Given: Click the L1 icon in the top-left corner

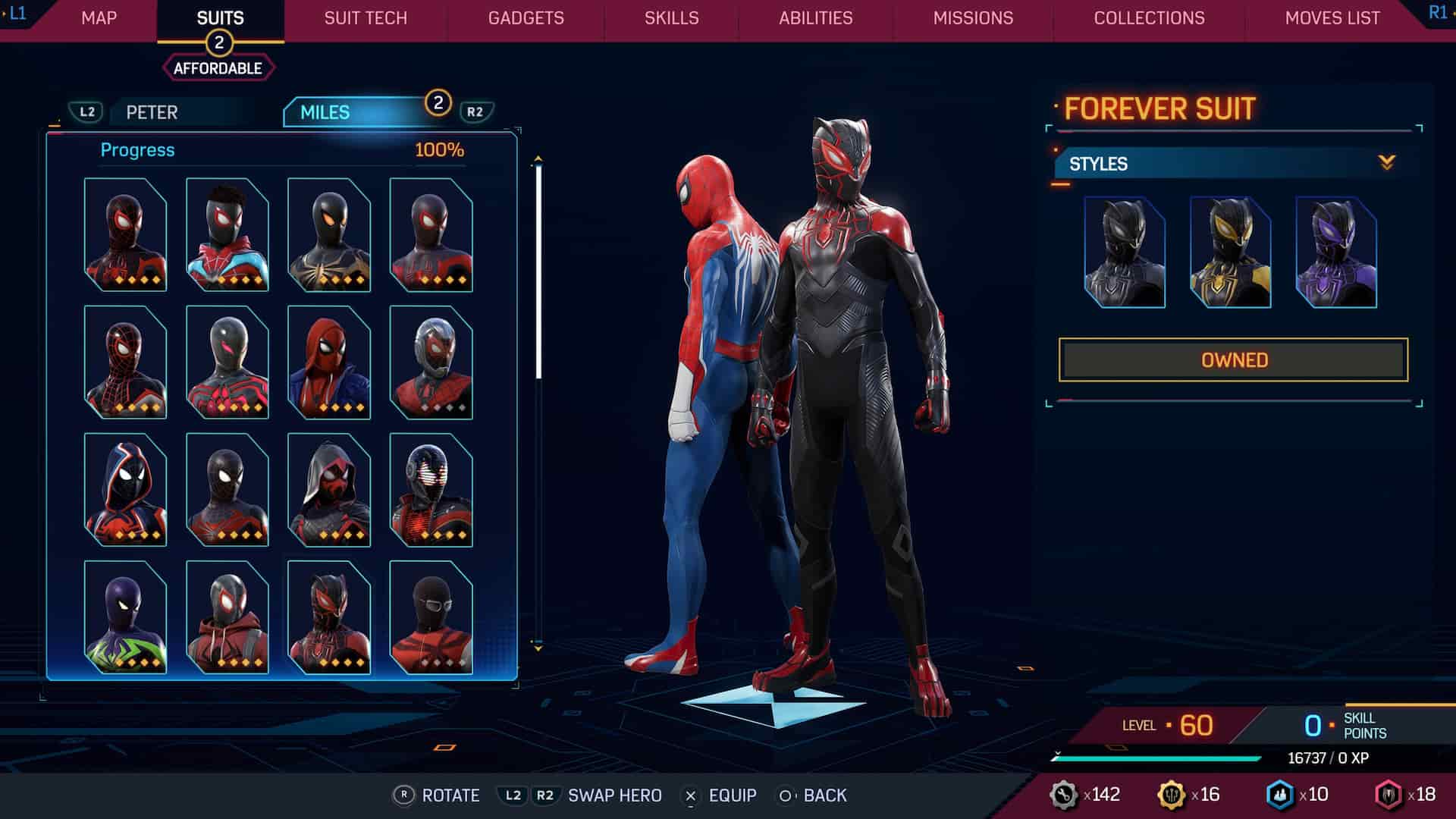Looking at the screenshot, I should point(18,12).
